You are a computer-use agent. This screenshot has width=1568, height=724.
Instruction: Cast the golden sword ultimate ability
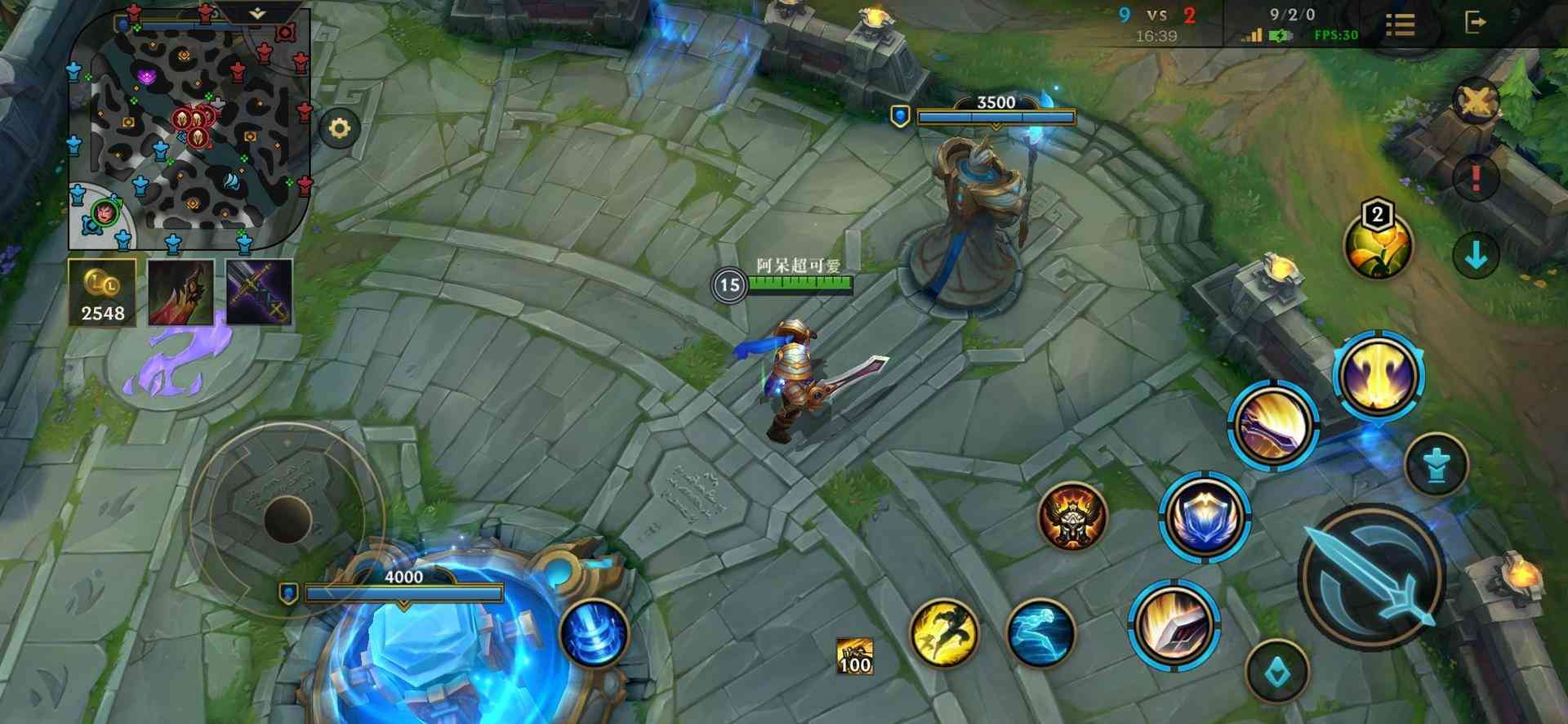1379,377
